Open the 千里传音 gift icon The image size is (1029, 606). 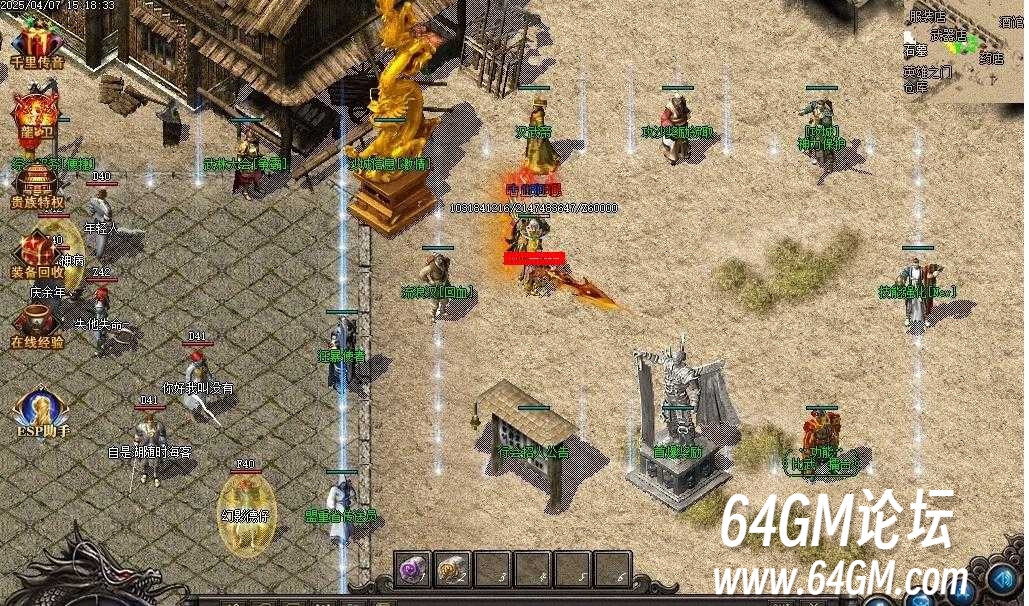point(37,44)
